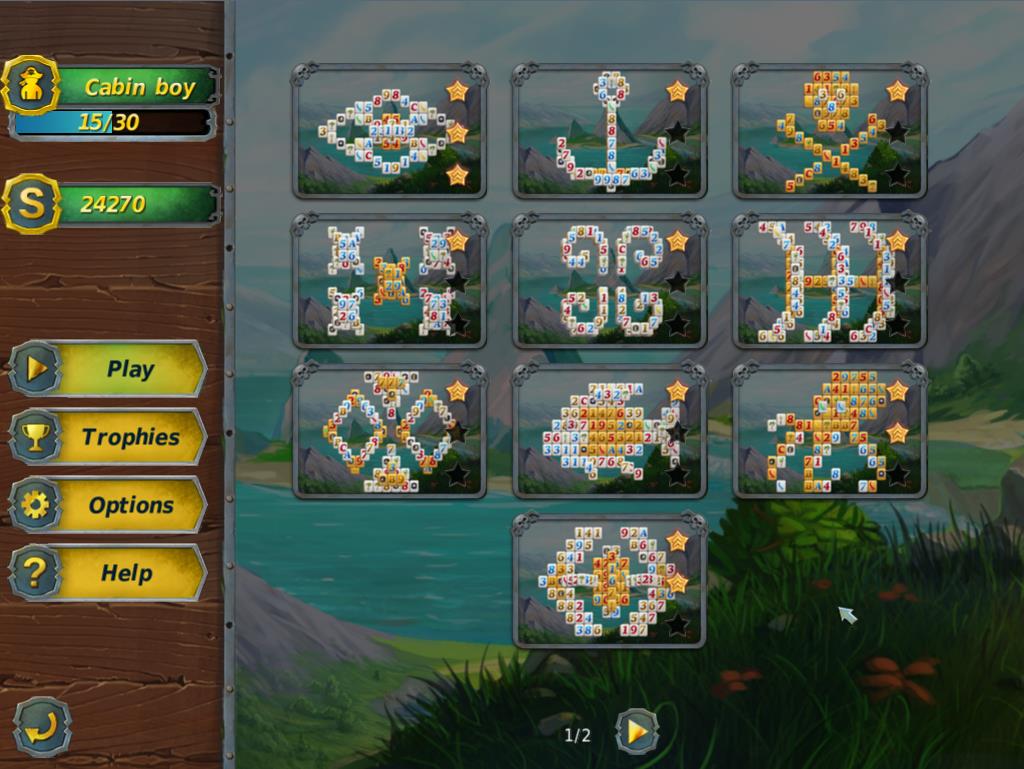The width and height of the screenshot is (1024, 769).
Task: Go to the next page of levels
Action: click(x=636, y=733)
